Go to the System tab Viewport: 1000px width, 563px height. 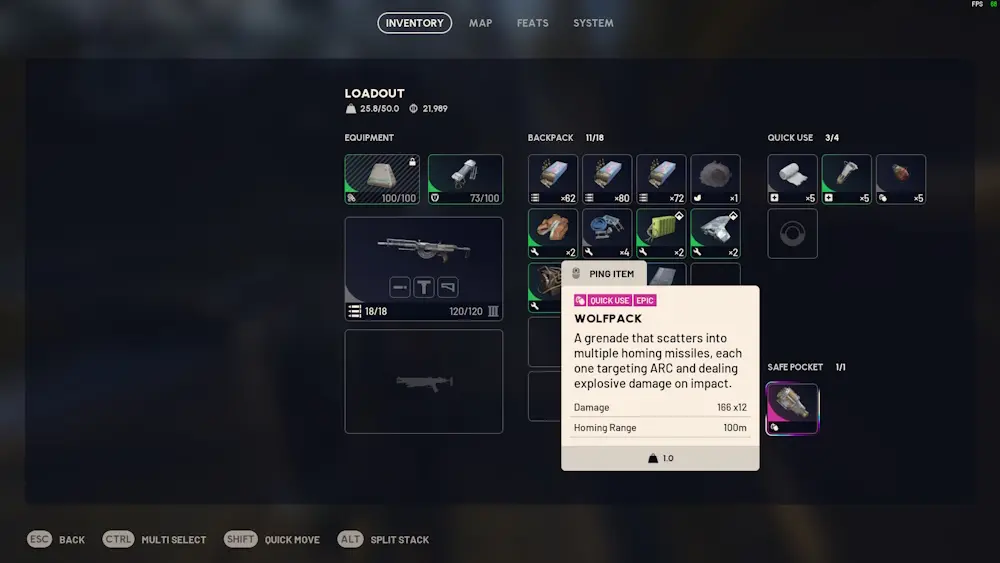tap(593, 23)
